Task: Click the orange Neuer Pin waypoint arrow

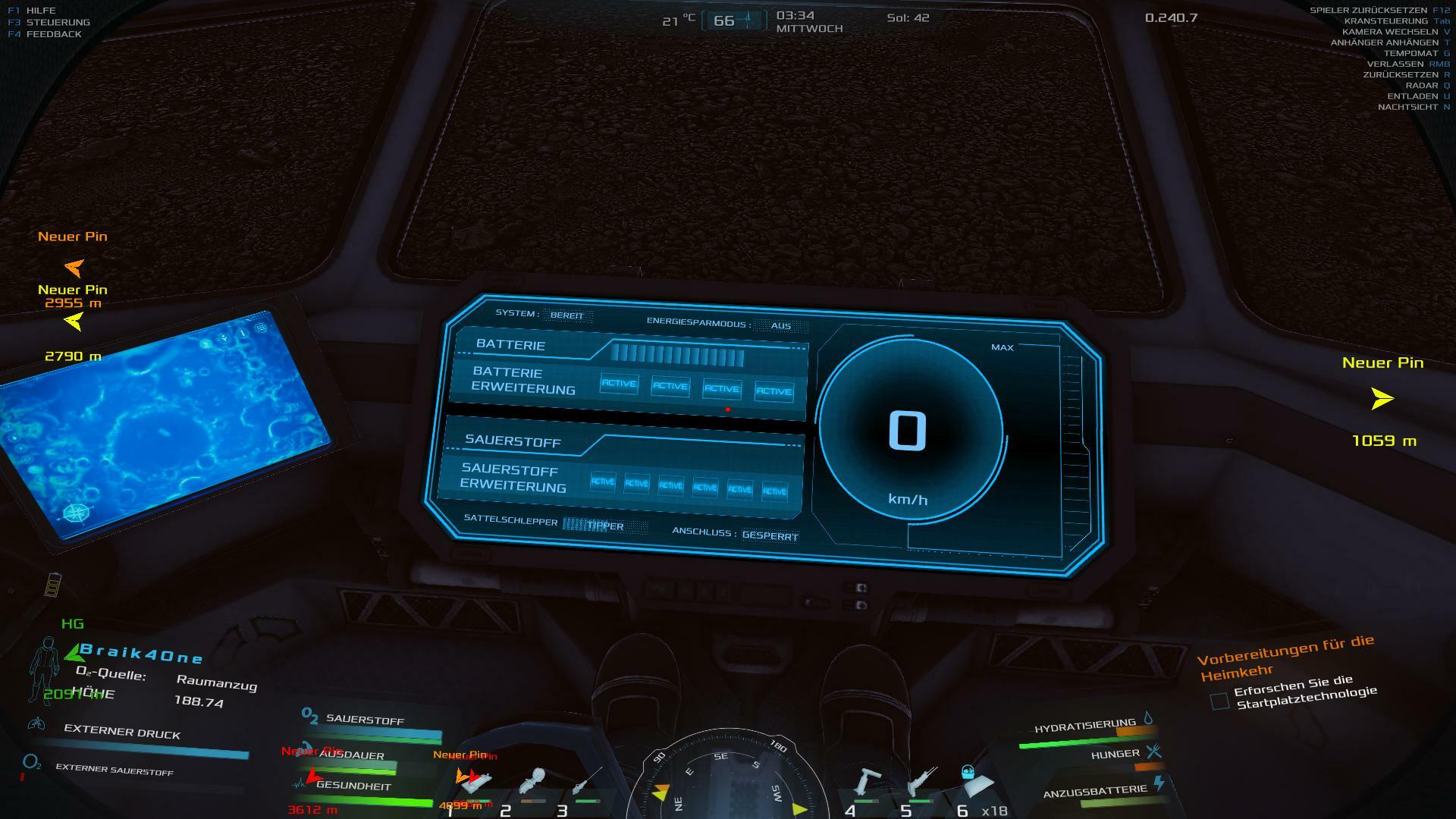Action: tap(74, 267)
